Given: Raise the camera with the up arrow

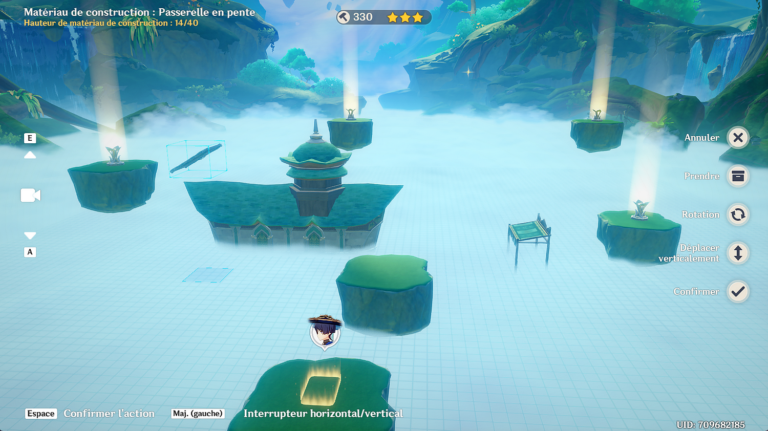Looking at the screenshot, I should (30, 155).
